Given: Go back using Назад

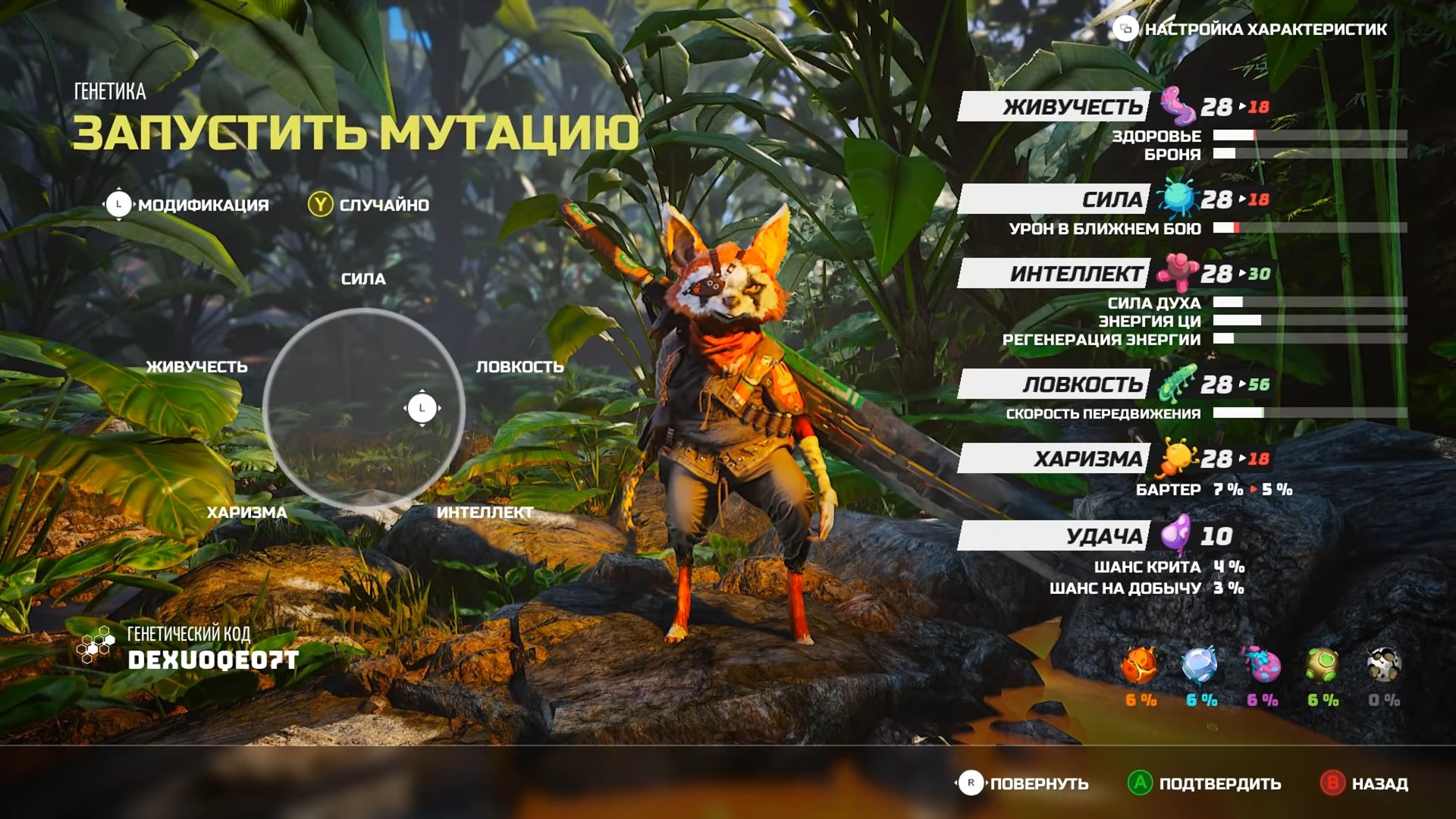Looking at the screenshot, I should pyautogui.click(x=1365, y=783).
